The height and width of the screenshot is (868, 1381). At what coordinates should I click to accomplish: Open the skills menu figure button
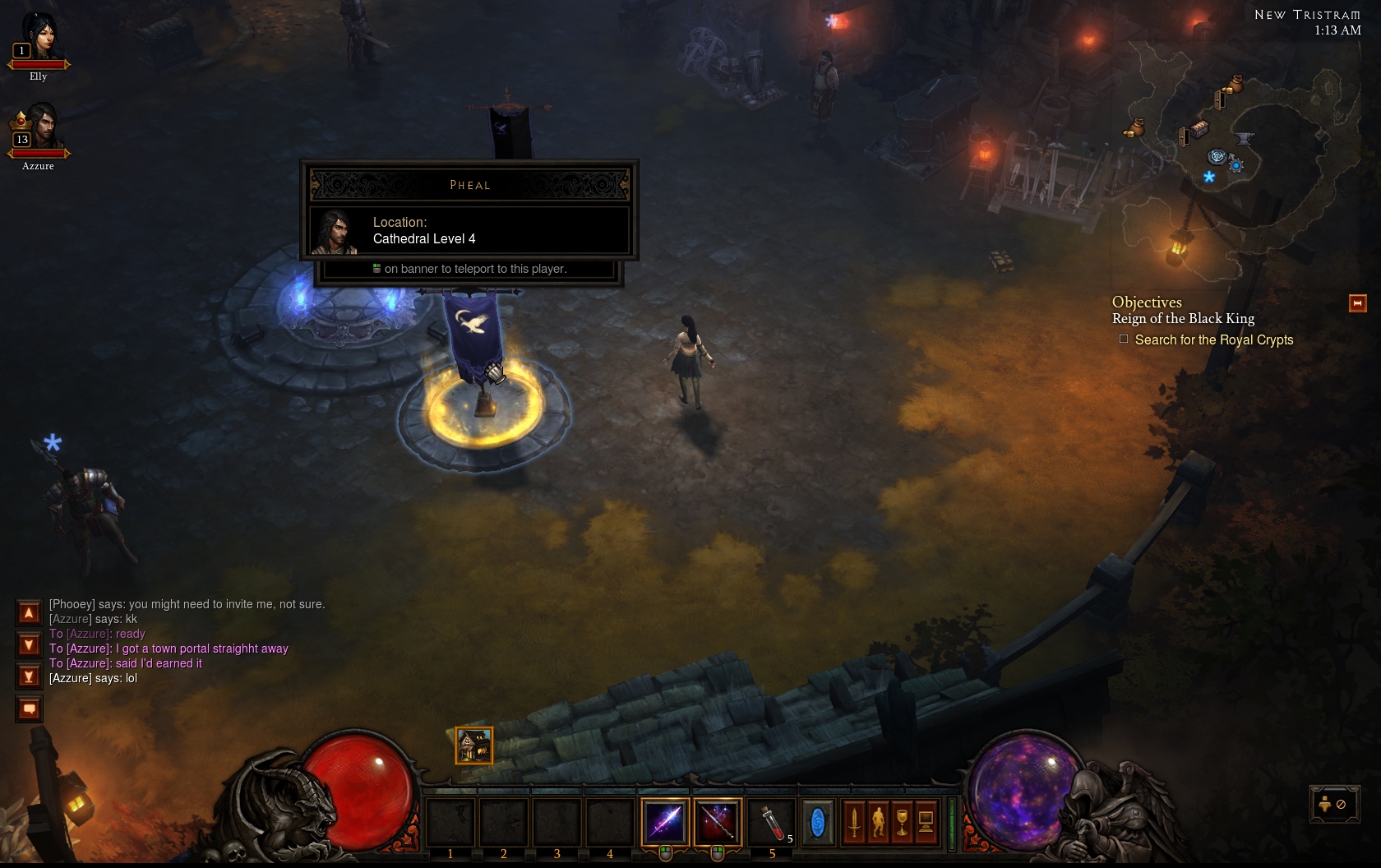(x=878, y=822)
